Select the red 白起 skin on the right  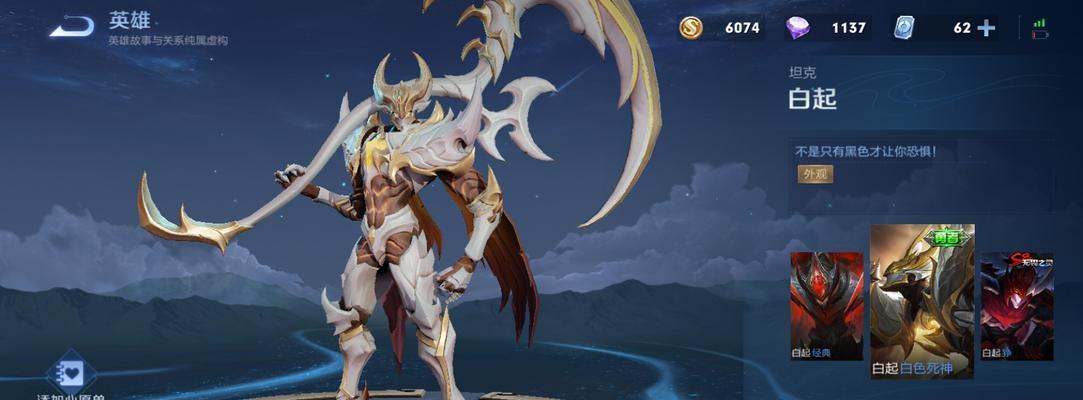pos(1016,304)
